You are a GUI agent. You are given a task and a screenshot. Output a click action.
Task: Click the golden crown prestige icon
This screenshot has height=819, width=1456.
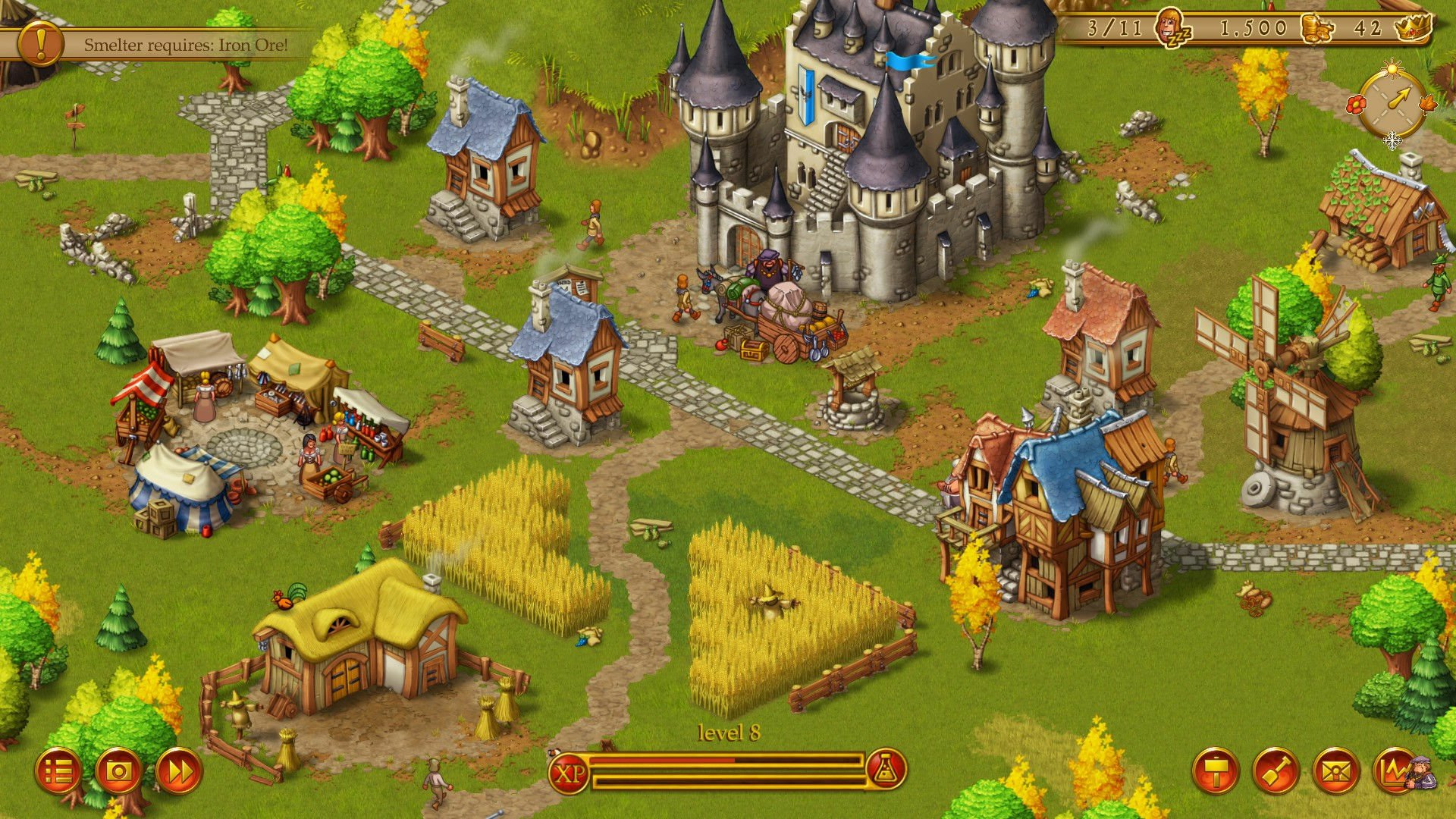[1413, 27]
